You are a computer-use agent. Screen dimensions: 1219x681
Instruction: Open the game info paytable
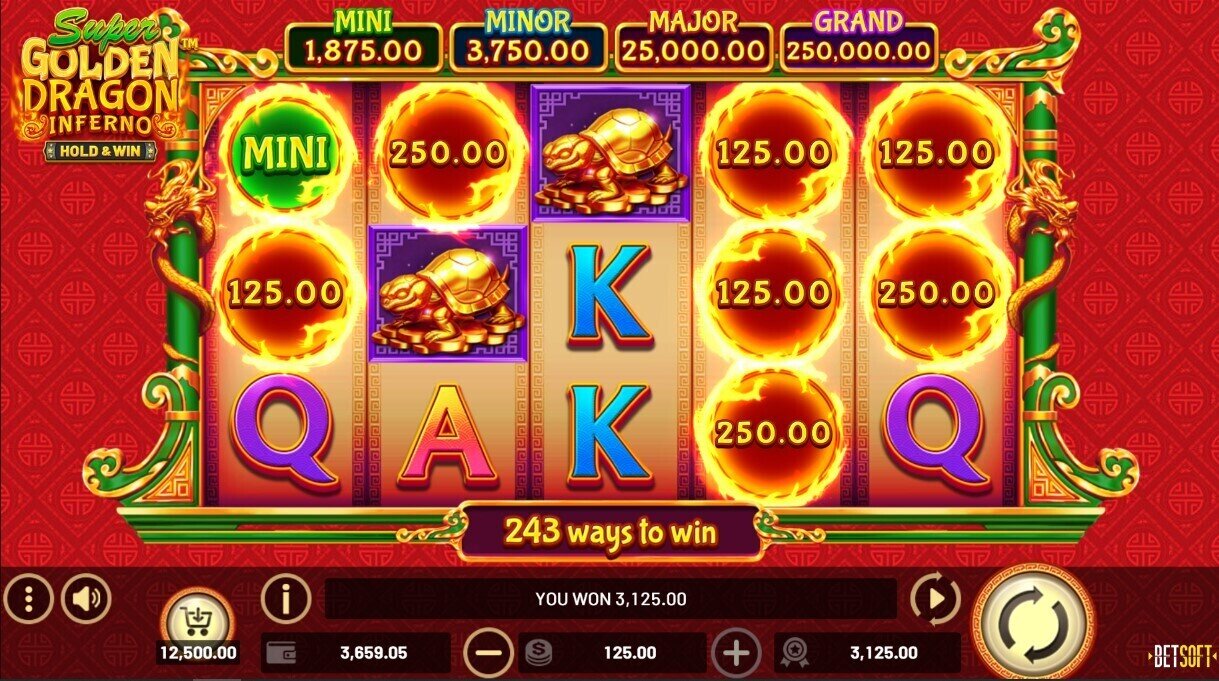pyautogui.click(x=286, y=600)
